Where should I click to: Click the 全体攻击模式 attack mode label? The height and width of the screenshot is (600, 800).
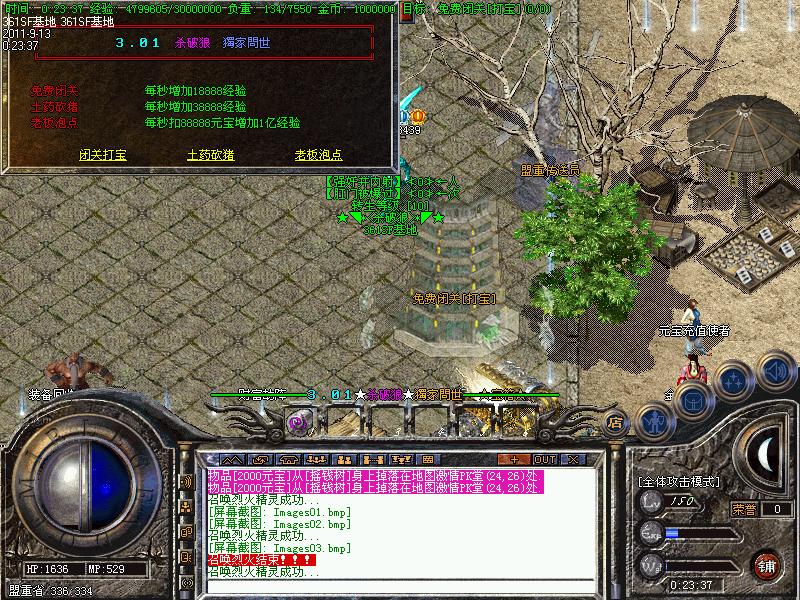[680, 481]
